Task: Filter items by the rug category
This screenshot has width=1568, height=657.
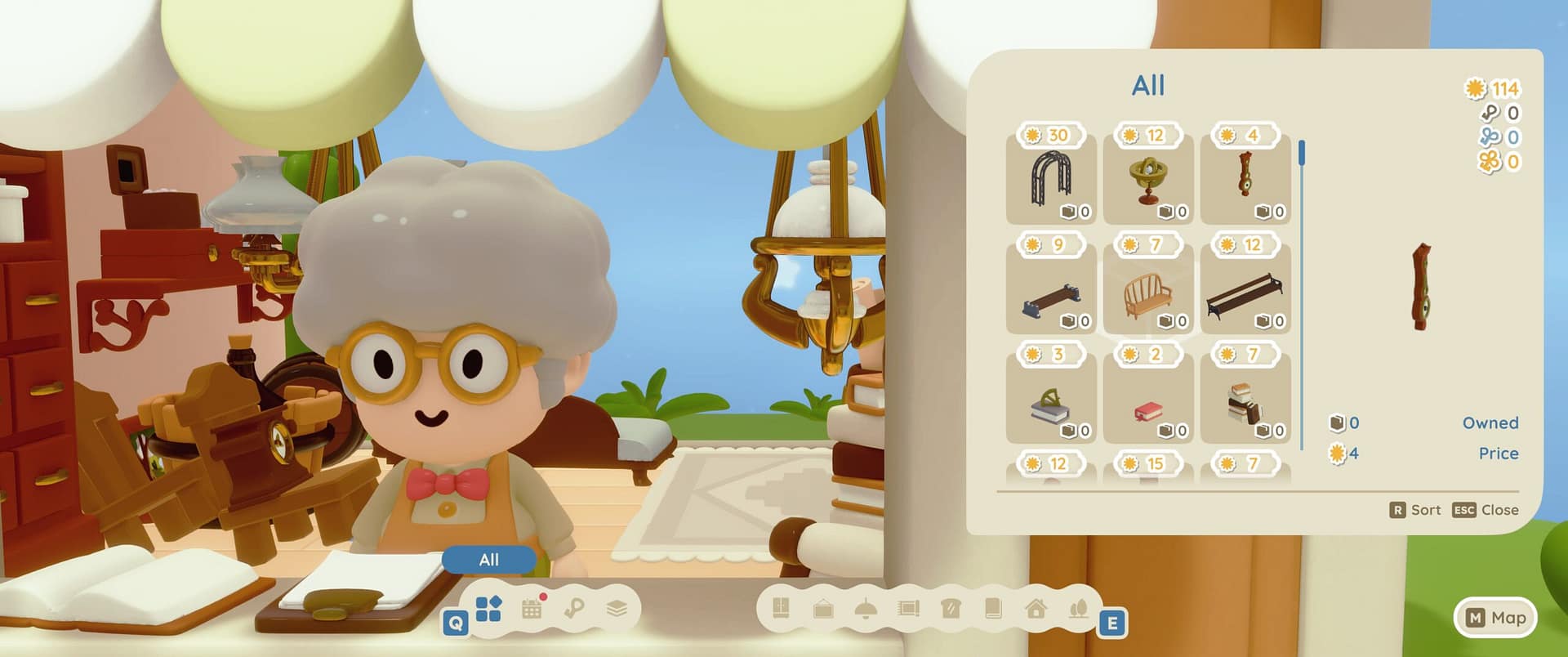Action: [x=910, y=609]
